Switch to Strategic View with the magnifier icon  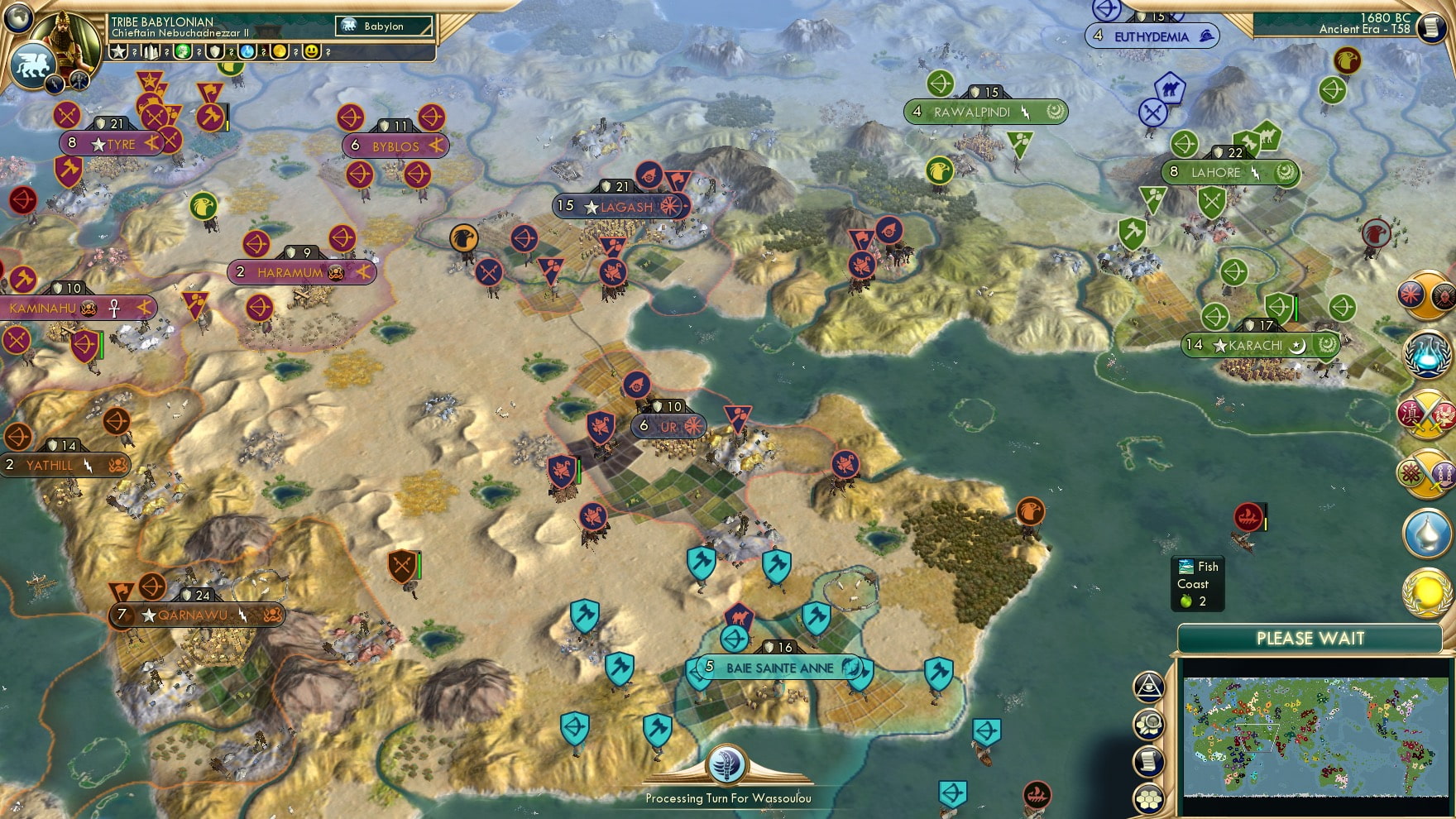tap(1148, 726)
